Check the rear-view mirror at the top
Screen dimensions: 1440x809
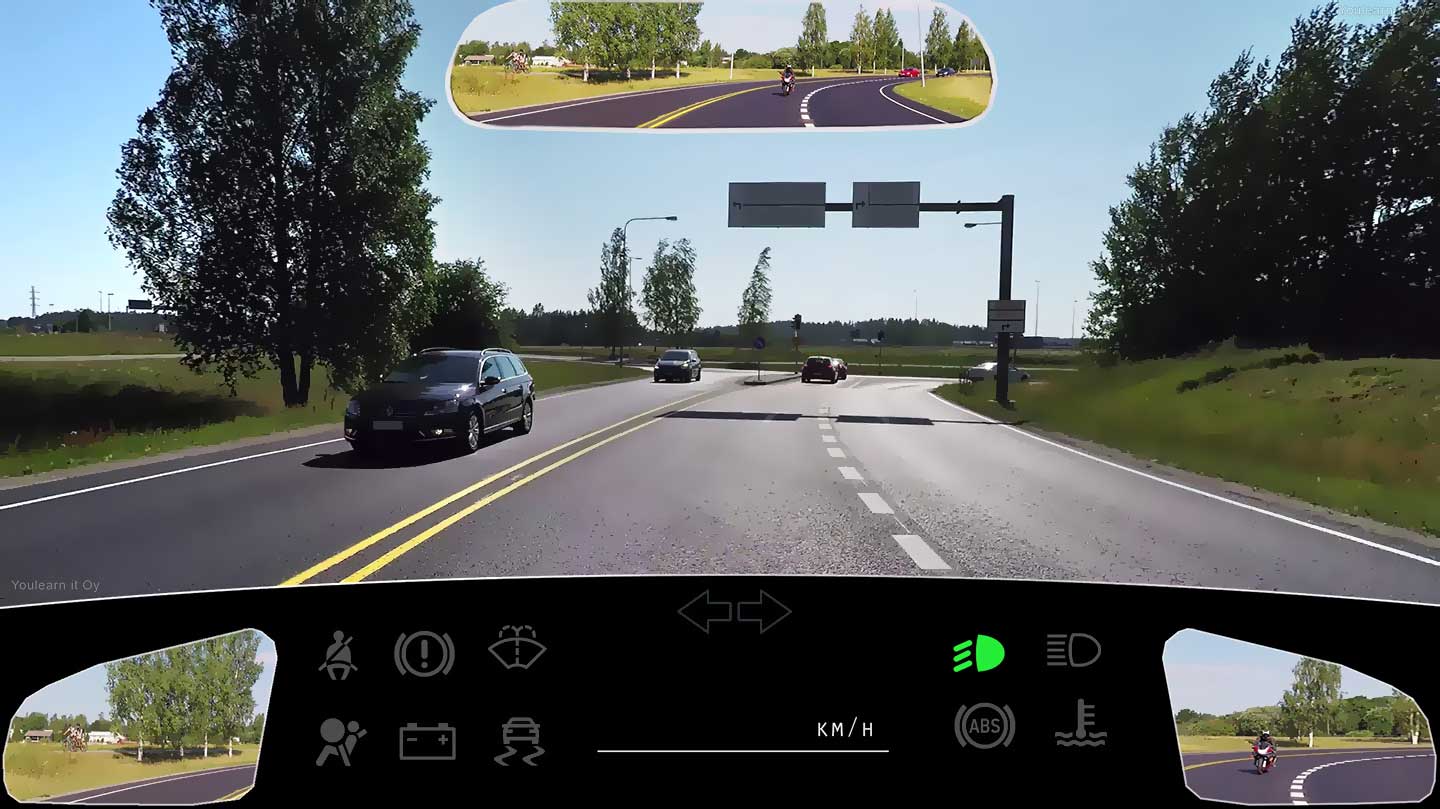tap(720, 65)
